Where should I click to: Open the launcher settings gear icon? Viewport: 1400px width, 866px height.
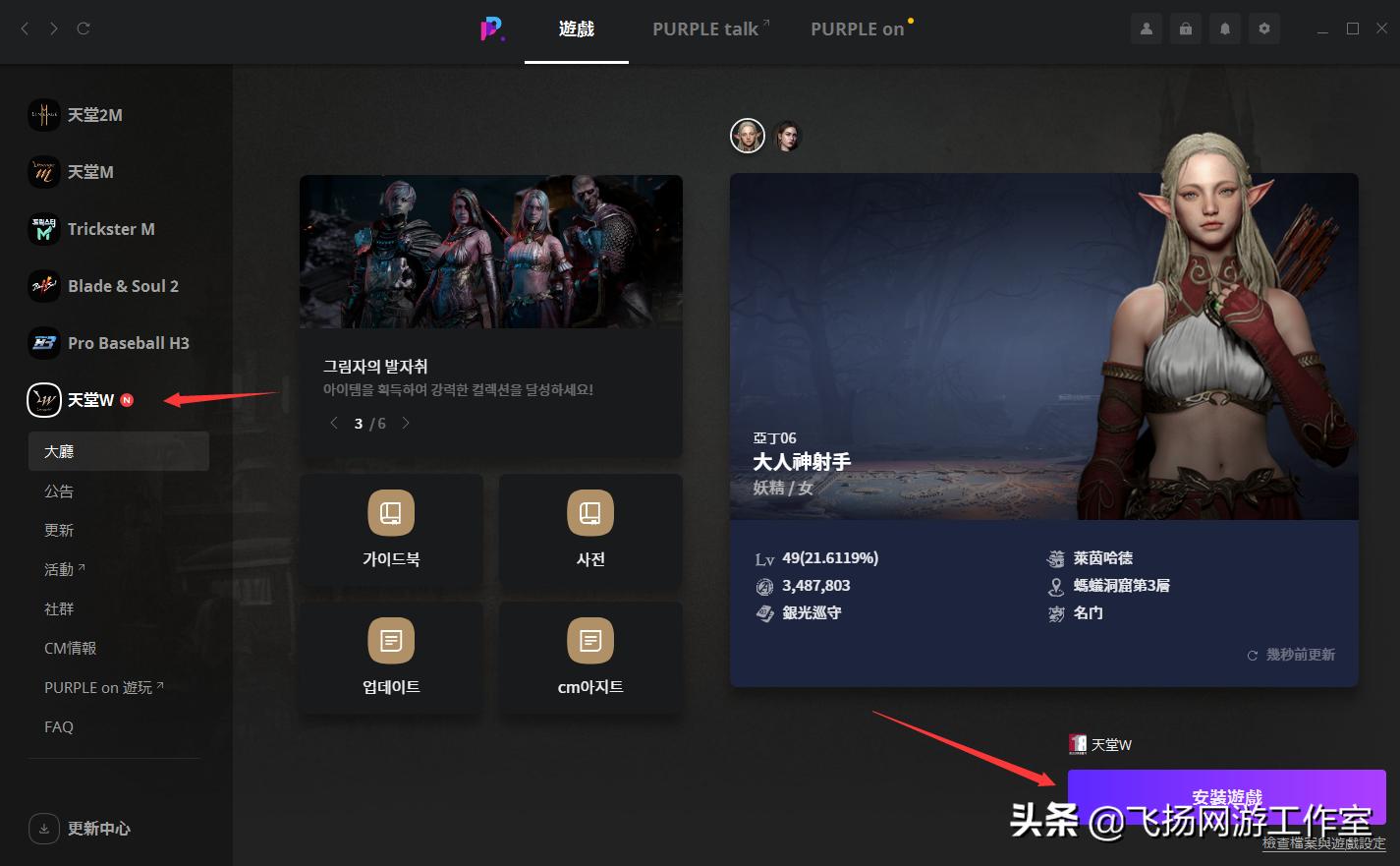tap(1263, 29)
